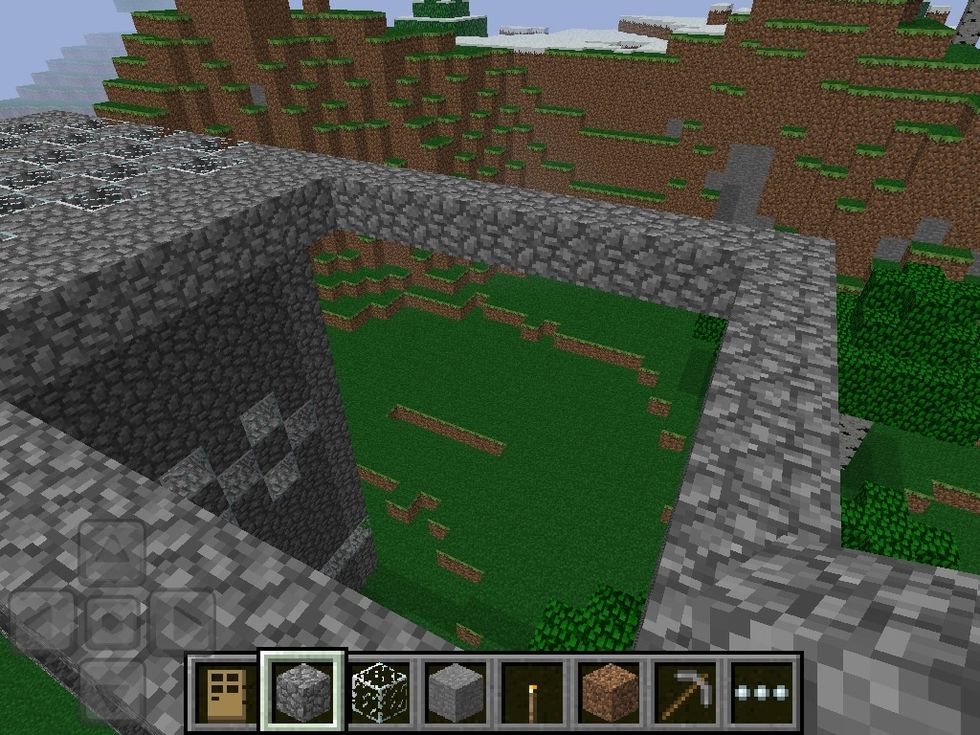
Task: Tap the D-pad right arrow
Action: pos(181,622)
